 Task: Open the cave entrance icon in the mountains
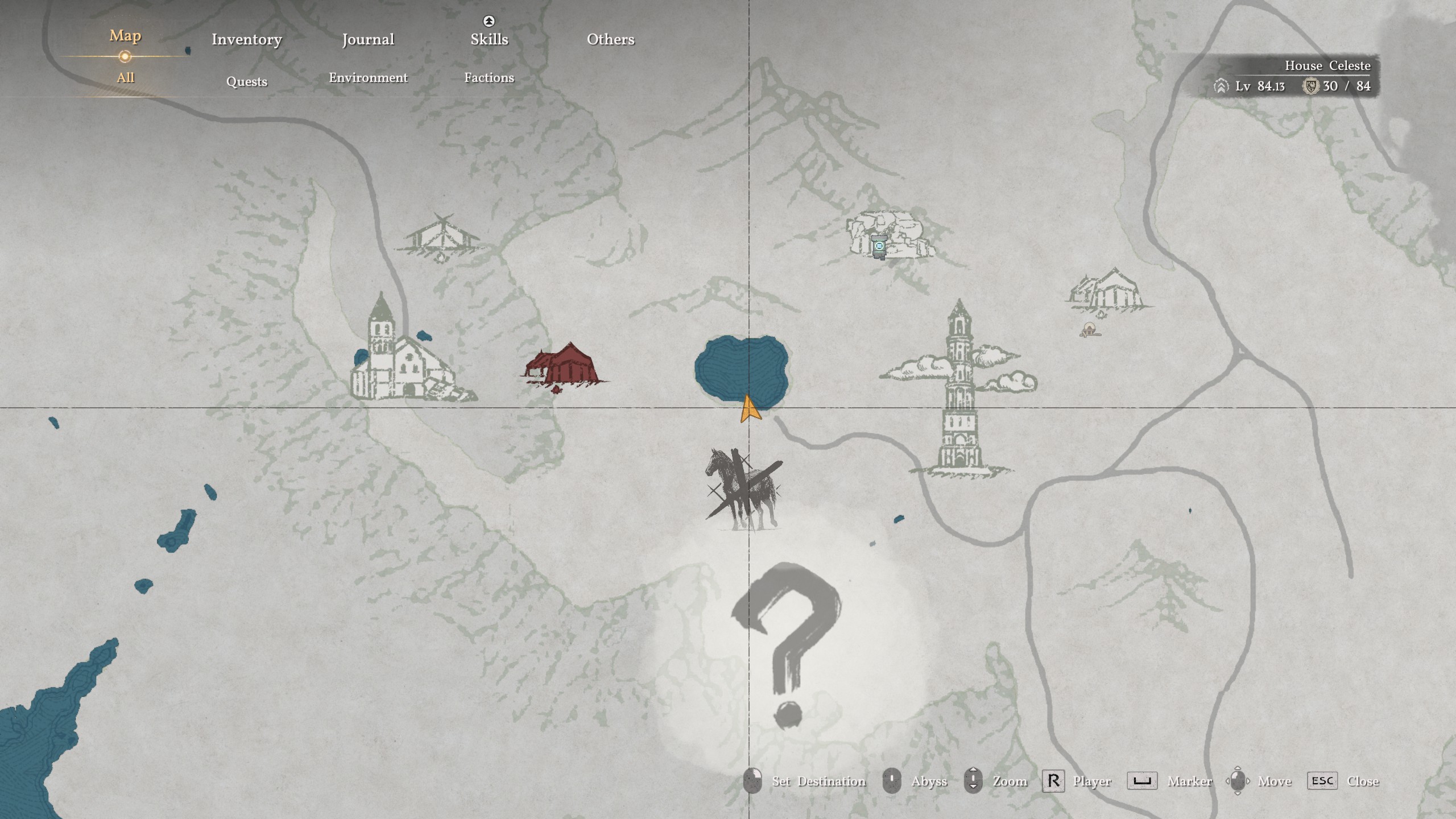[879, 247]
